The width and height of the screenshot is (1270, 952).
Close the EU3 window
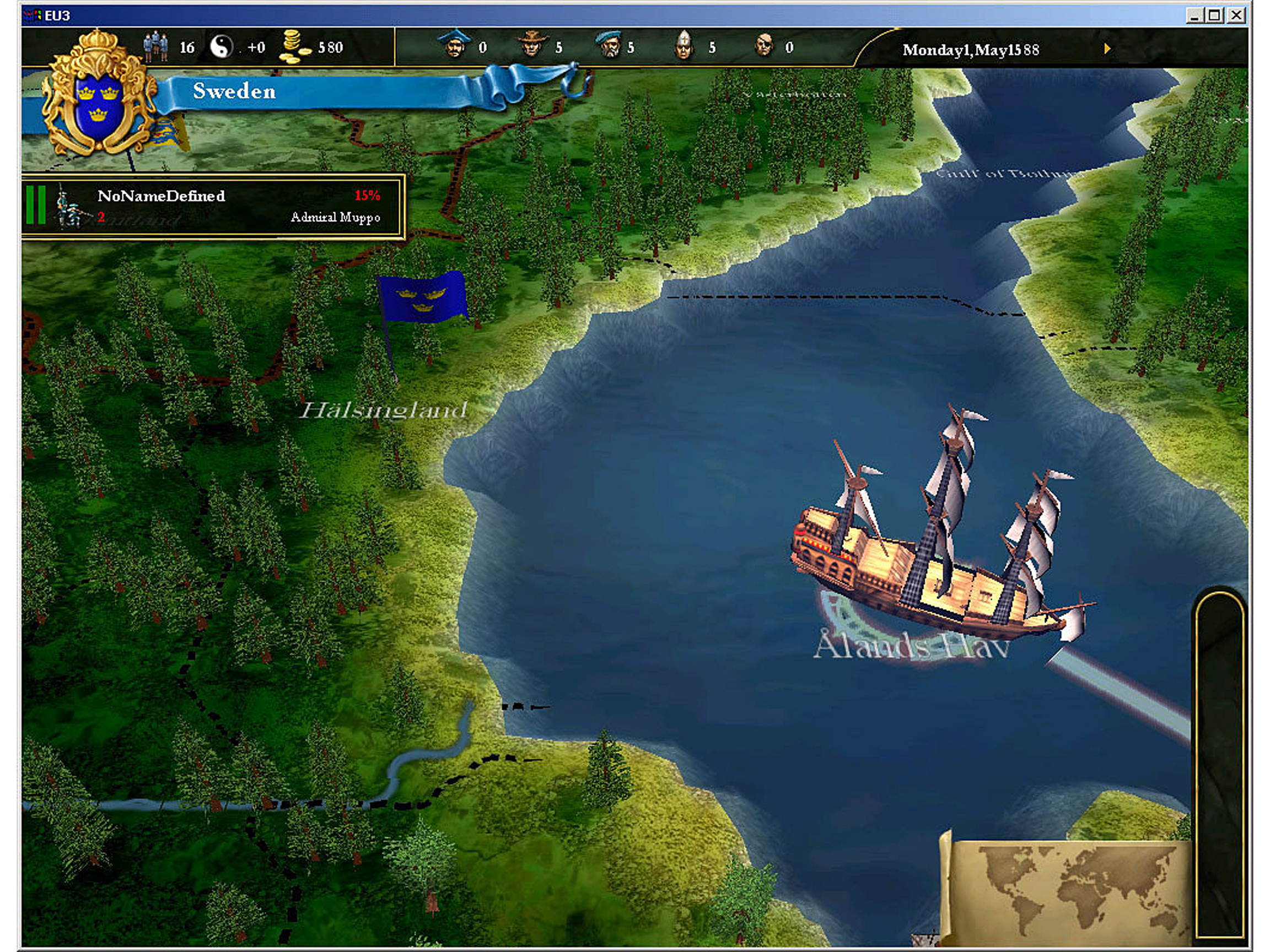[x=1236, y=15]
